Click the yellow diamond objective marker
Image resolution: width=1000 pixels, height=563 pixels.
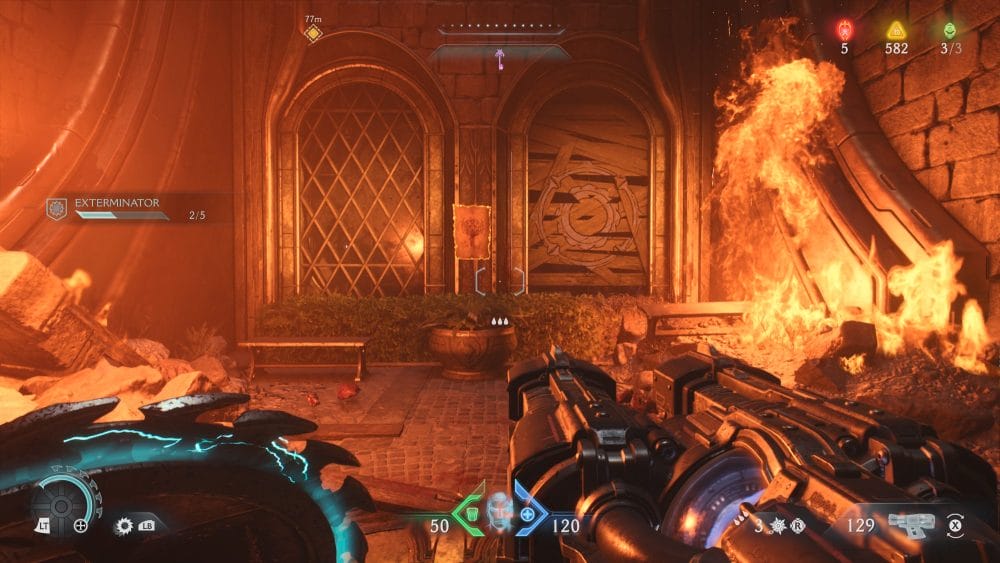[x=313, y=34]
